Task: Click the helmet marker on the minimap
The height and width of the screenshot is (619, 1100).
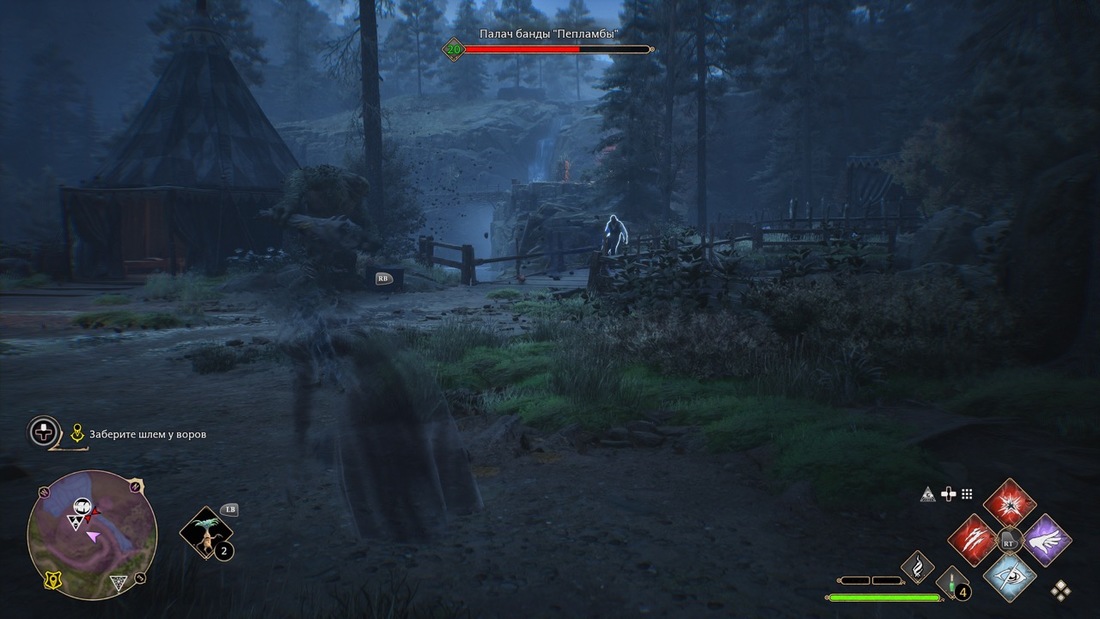Action: (82, 506)
